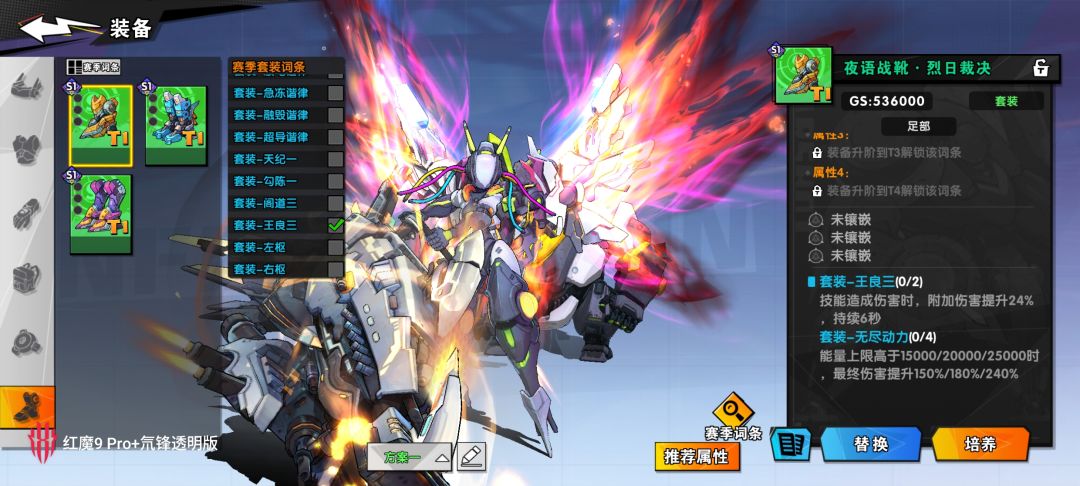Select the orange T1 boots slot
Screen dimensions: 1080x486
click(100, 124)
